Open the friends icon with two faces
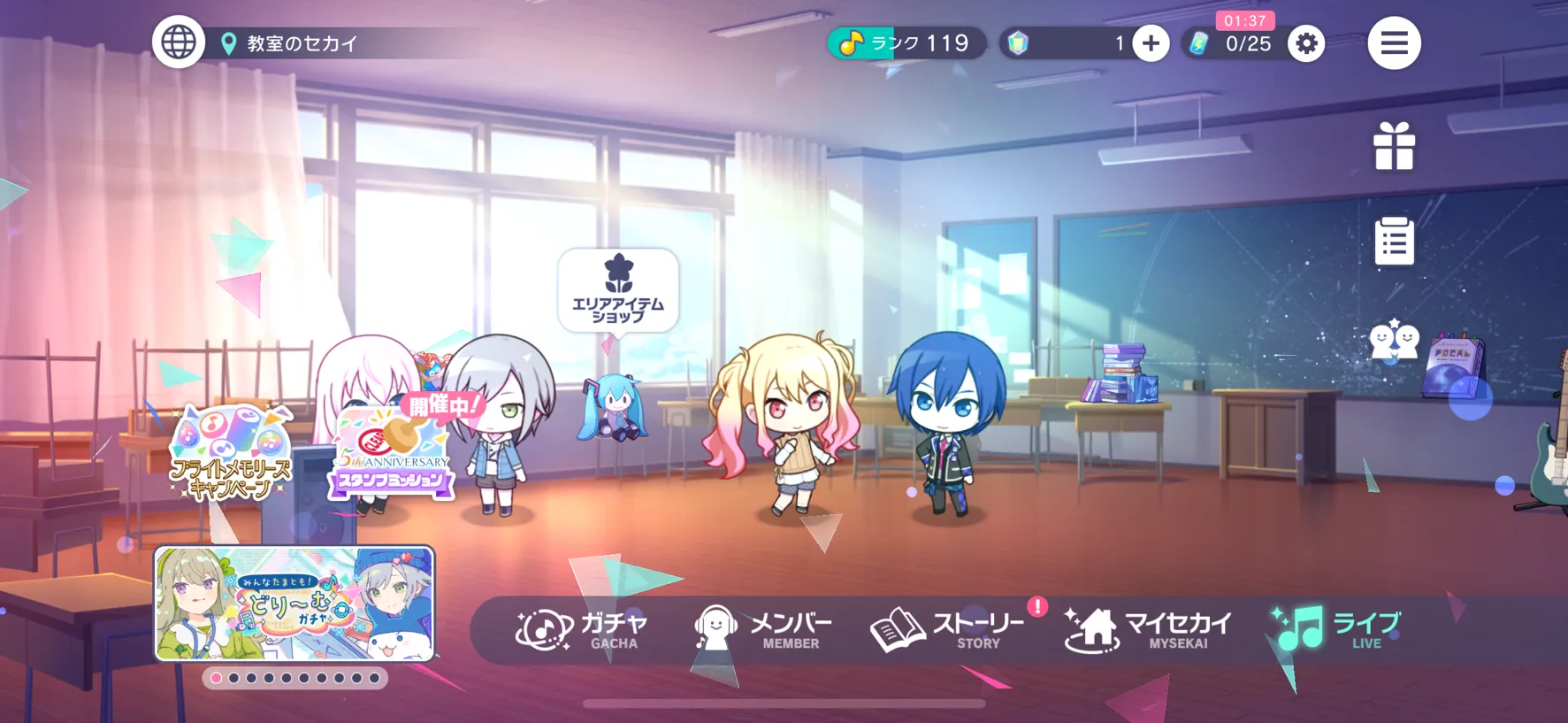The width and height of the screenshot is (1568, 723). coord(1394,340)
